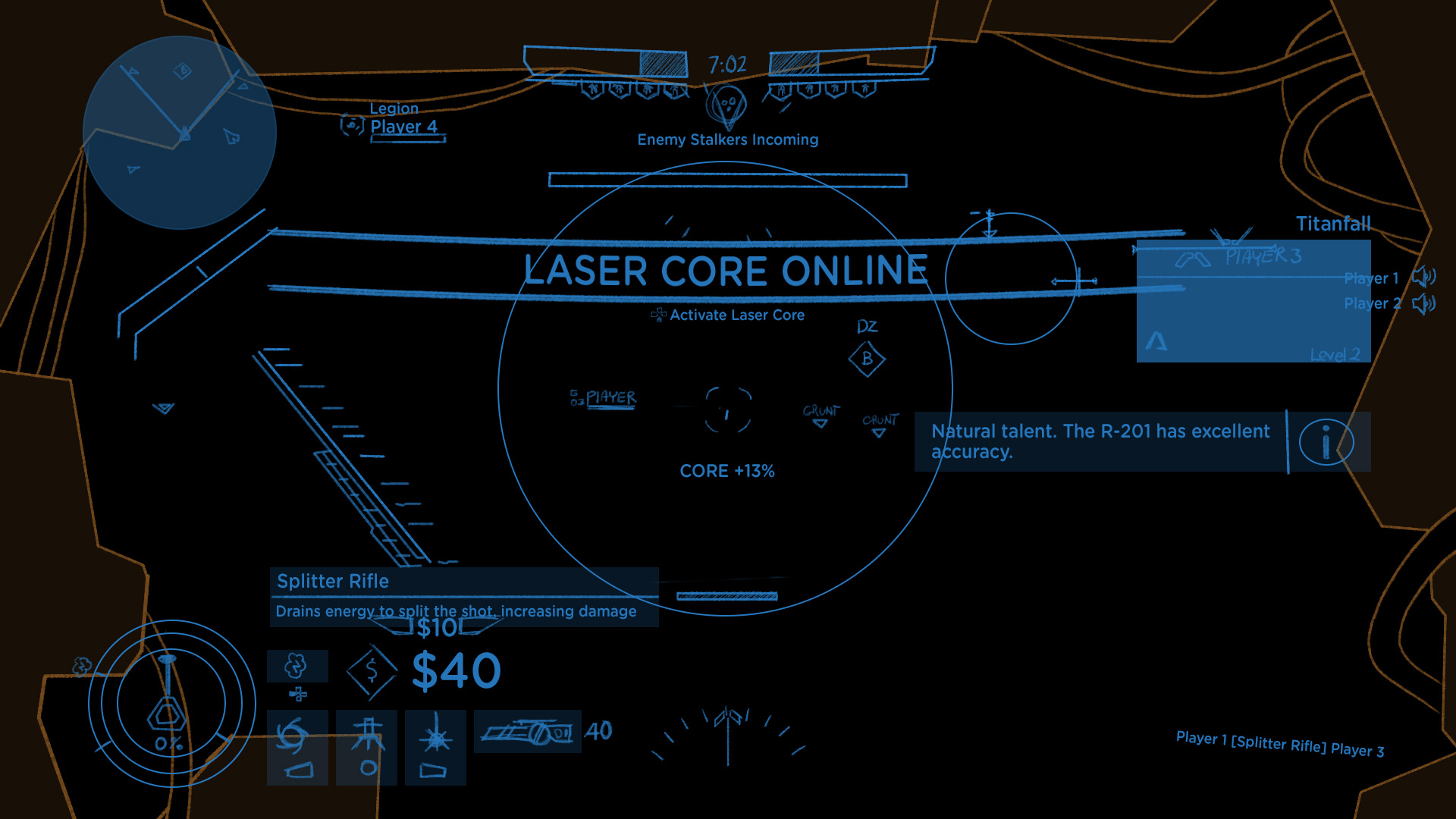Mute Player 1's voice chat speaker
1456x819 pixels.
tap(1424, 278)
